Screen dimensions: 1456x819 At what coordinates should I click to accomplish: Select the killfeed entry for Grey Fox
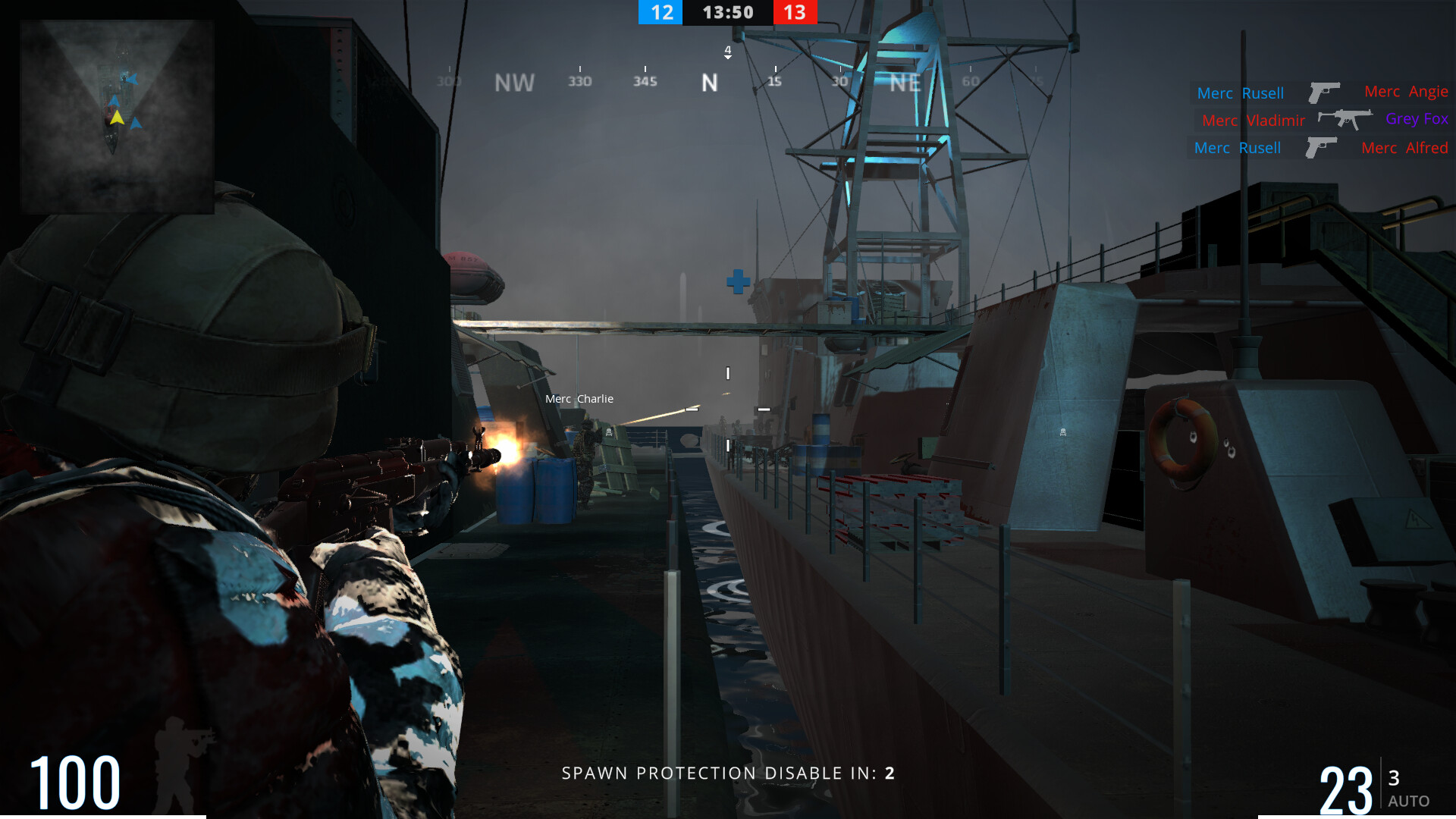[x=1416, y=118]
